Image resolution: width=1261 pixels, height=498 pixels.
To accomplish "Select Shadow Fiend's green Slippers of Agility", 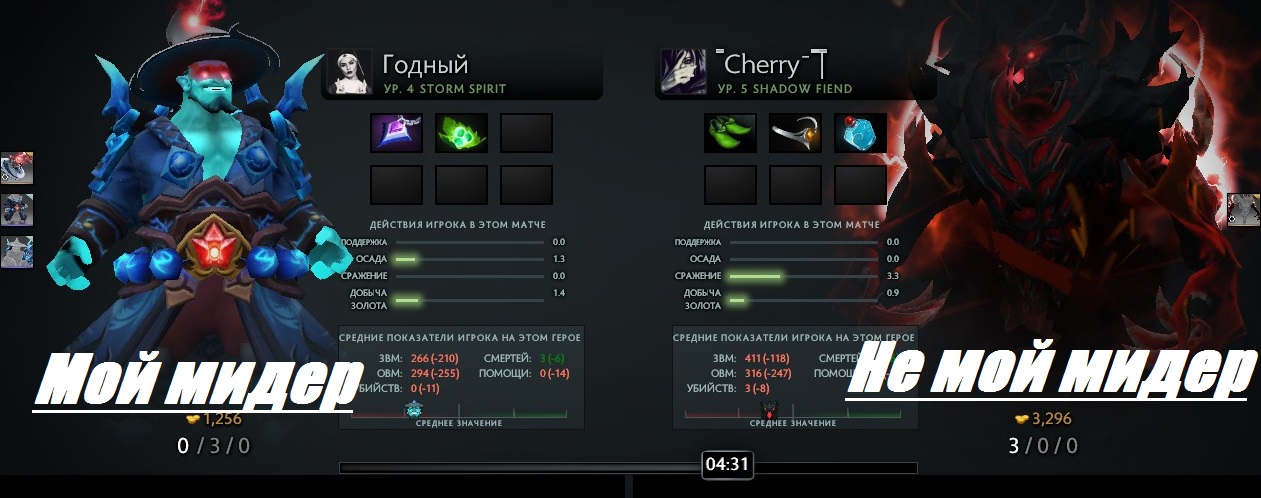I will pyautogui.click(x=730, y=133).
